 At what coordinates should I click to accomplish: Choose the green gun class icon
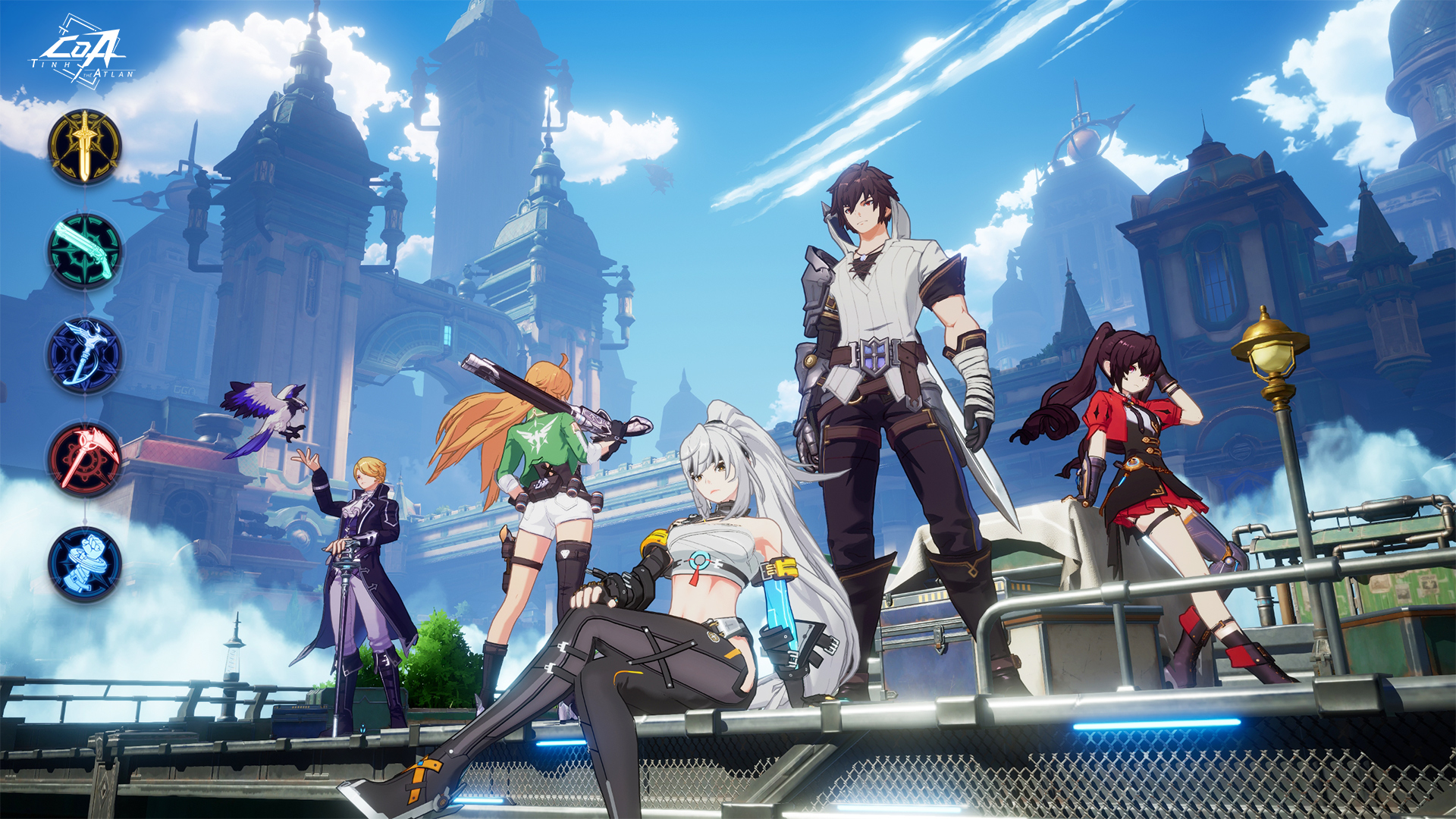coord(84,251)
